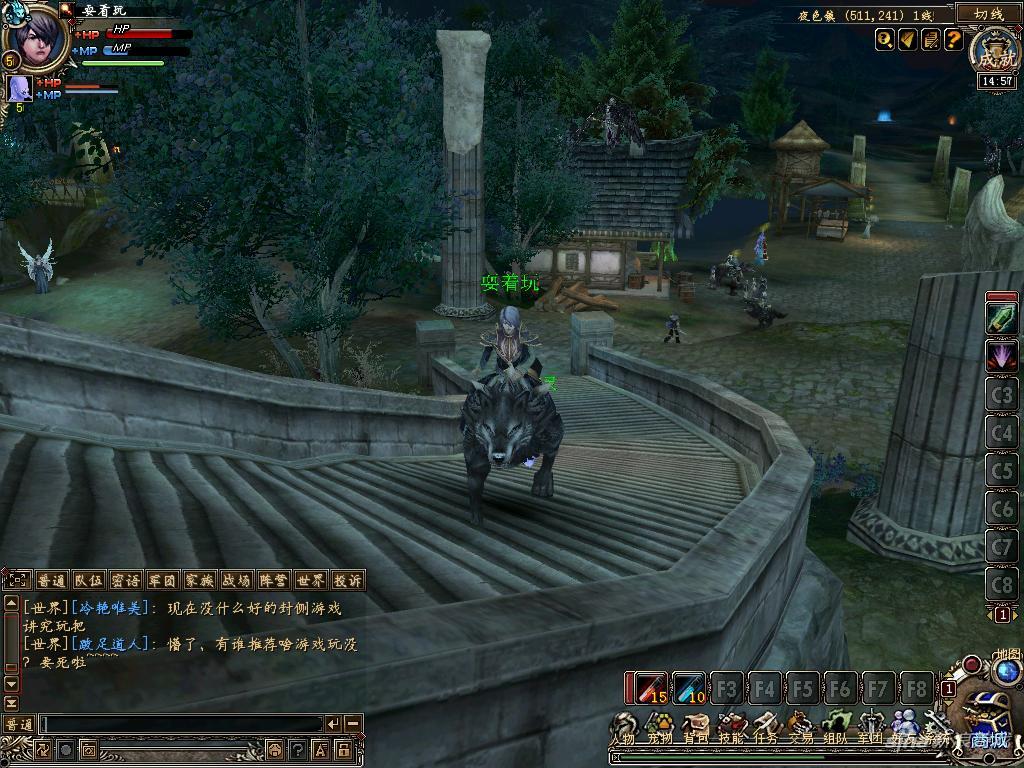1024x768 pixels.
Task: Use the red potion in the hotbar
Action: coord(647,688)
